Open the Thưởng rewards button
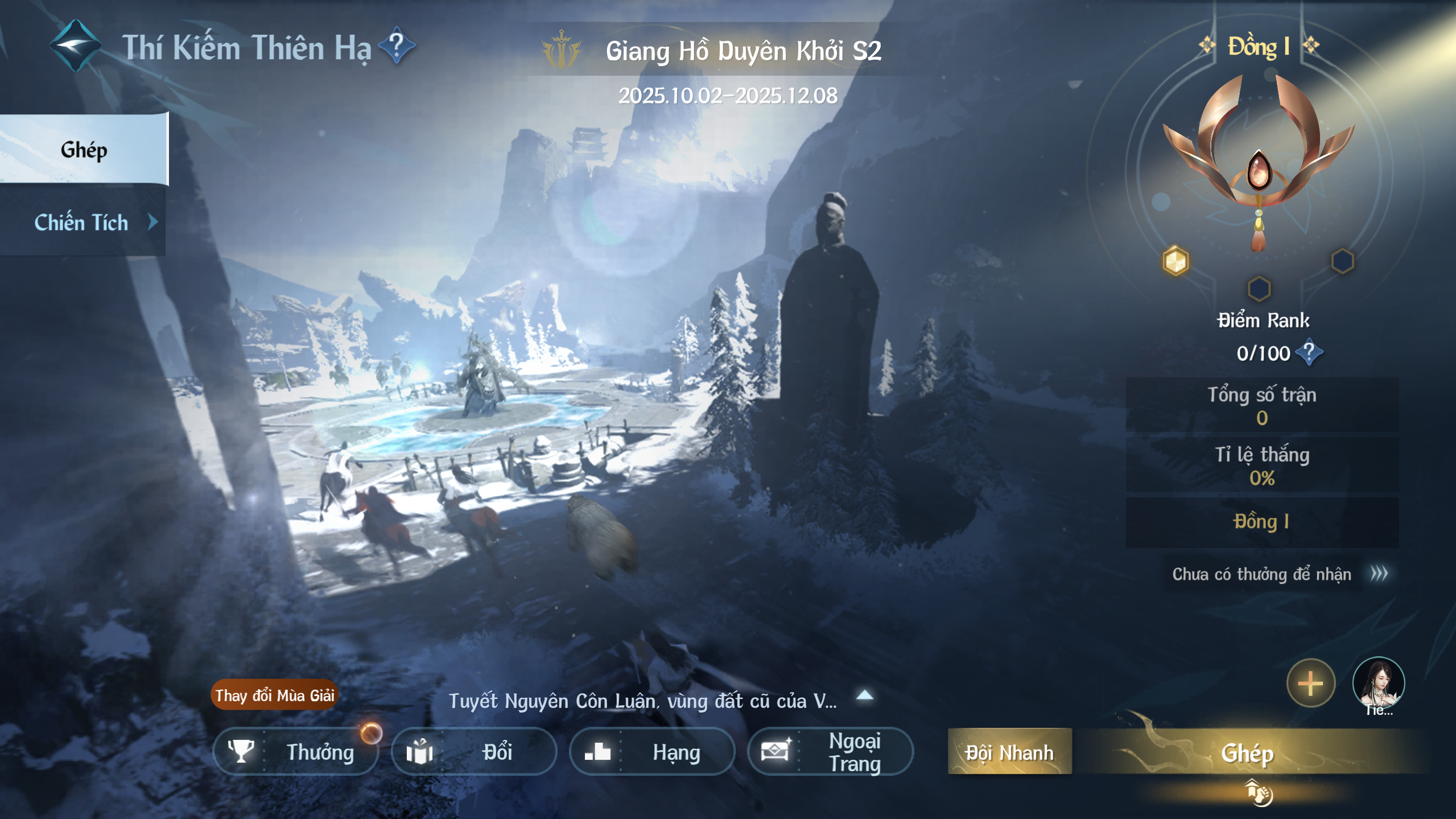1456x819 pixels. 296,752
